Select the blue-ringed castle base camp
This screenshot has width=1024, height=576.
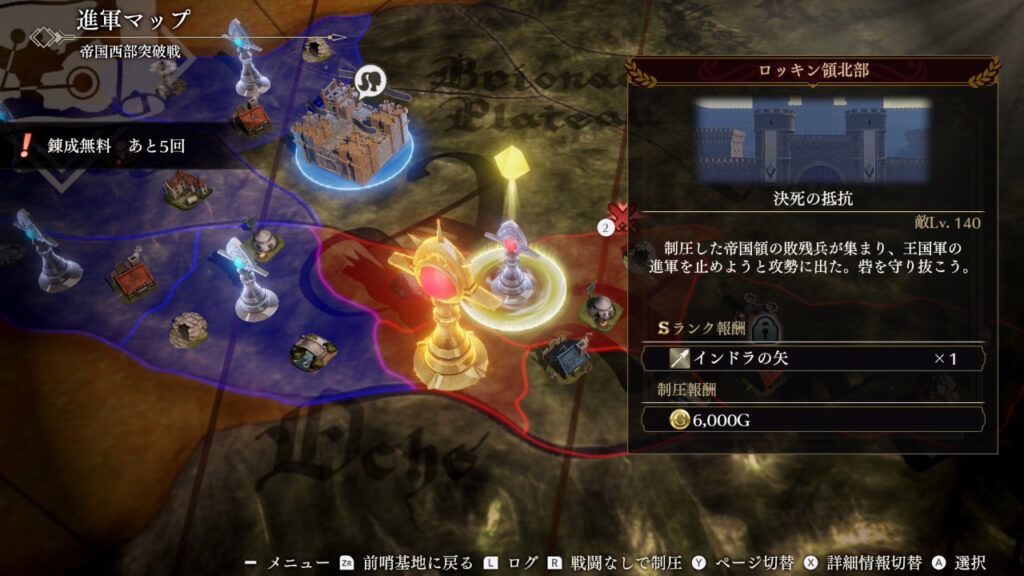[351, 135]
